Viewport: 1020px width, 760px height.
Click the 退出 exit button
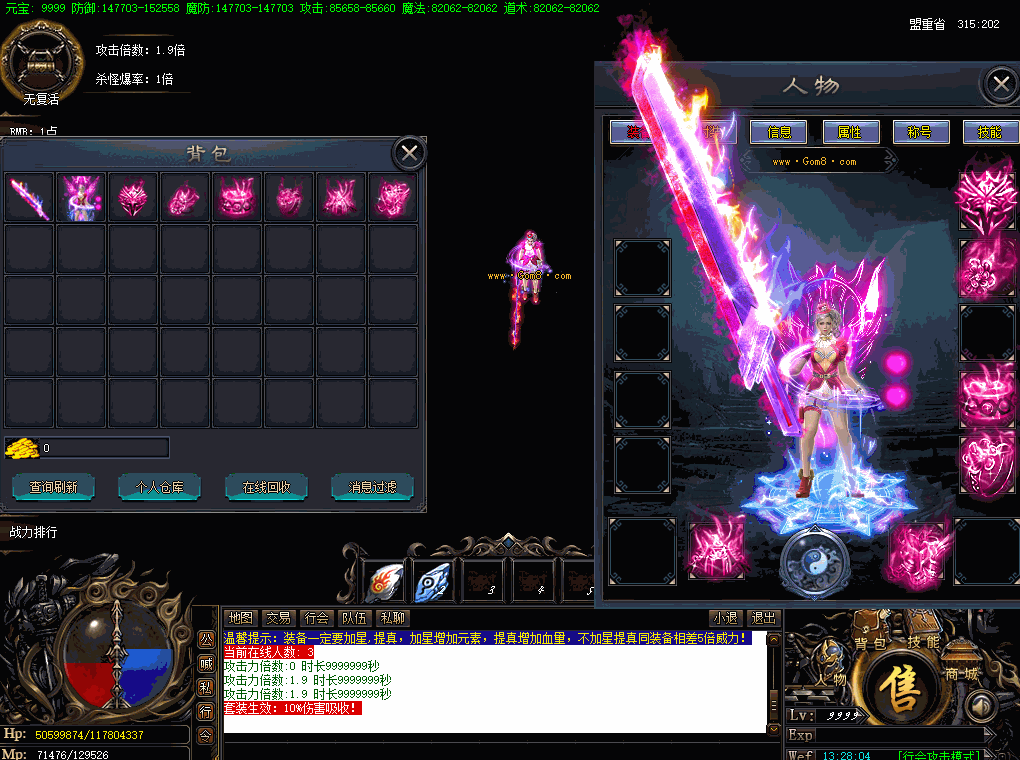[764, 618]
